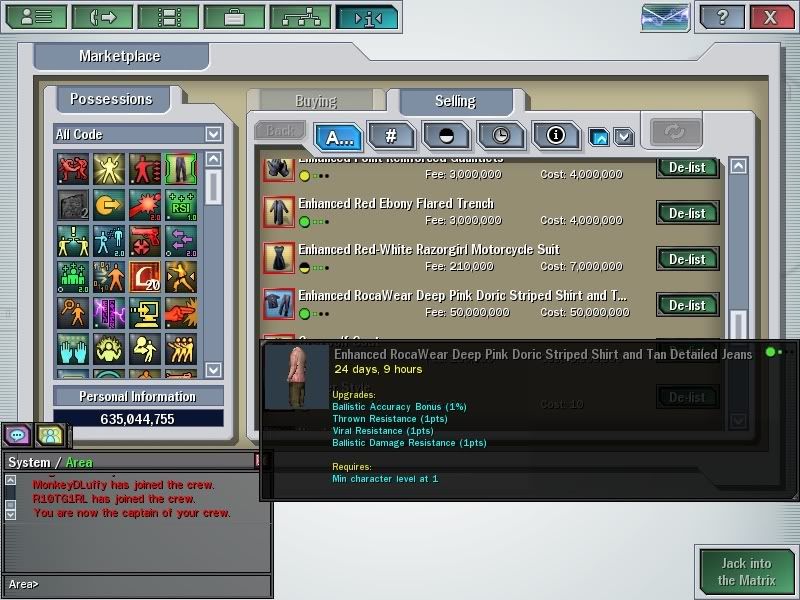This screenshot has height=600, width=800.
Task: Close the window with the red X
Action: tap(770, 17)
